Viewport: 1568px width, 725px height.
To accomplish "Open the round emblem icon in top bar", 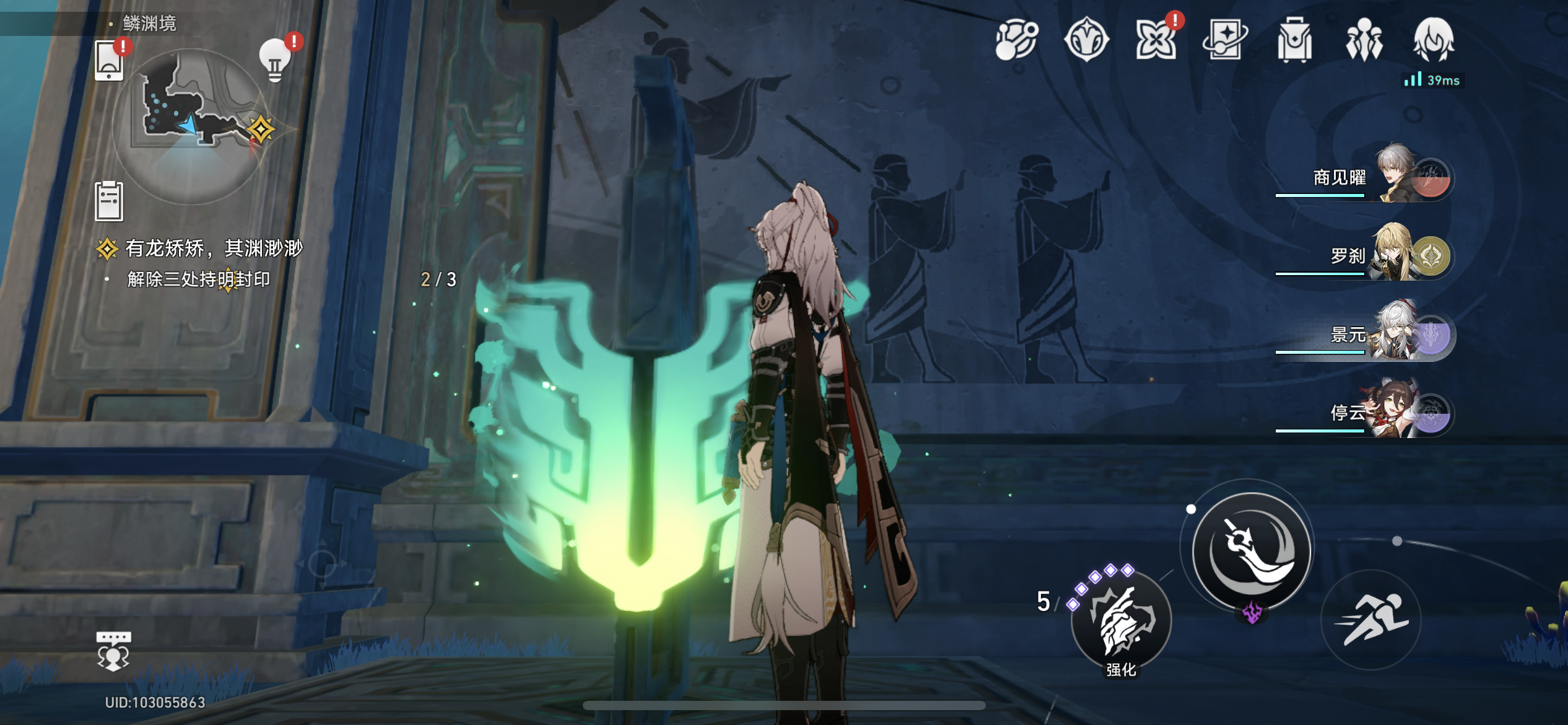I will (x=1086, y=40).
